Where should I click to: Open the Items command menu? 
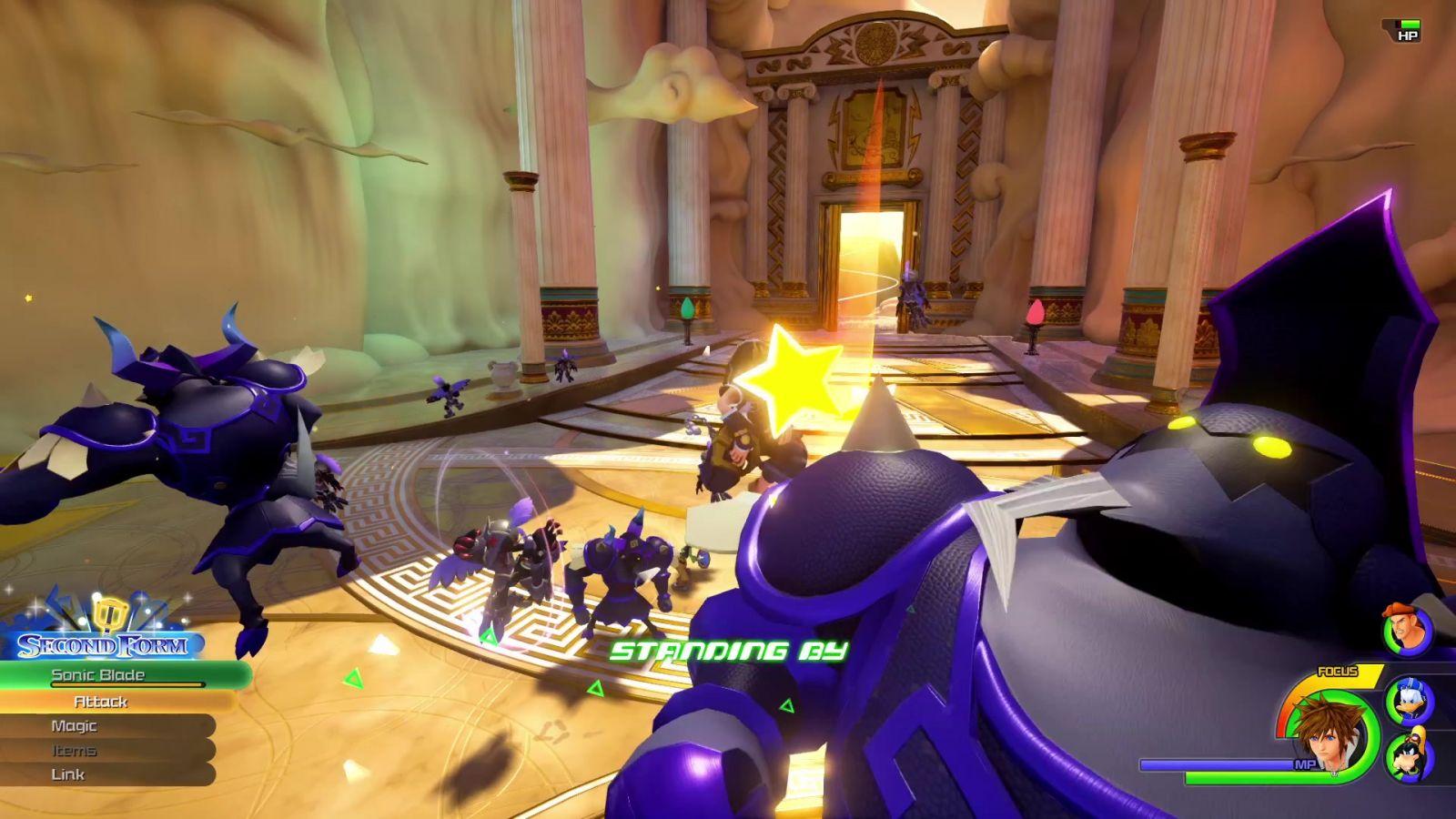(x=74, y=751)
